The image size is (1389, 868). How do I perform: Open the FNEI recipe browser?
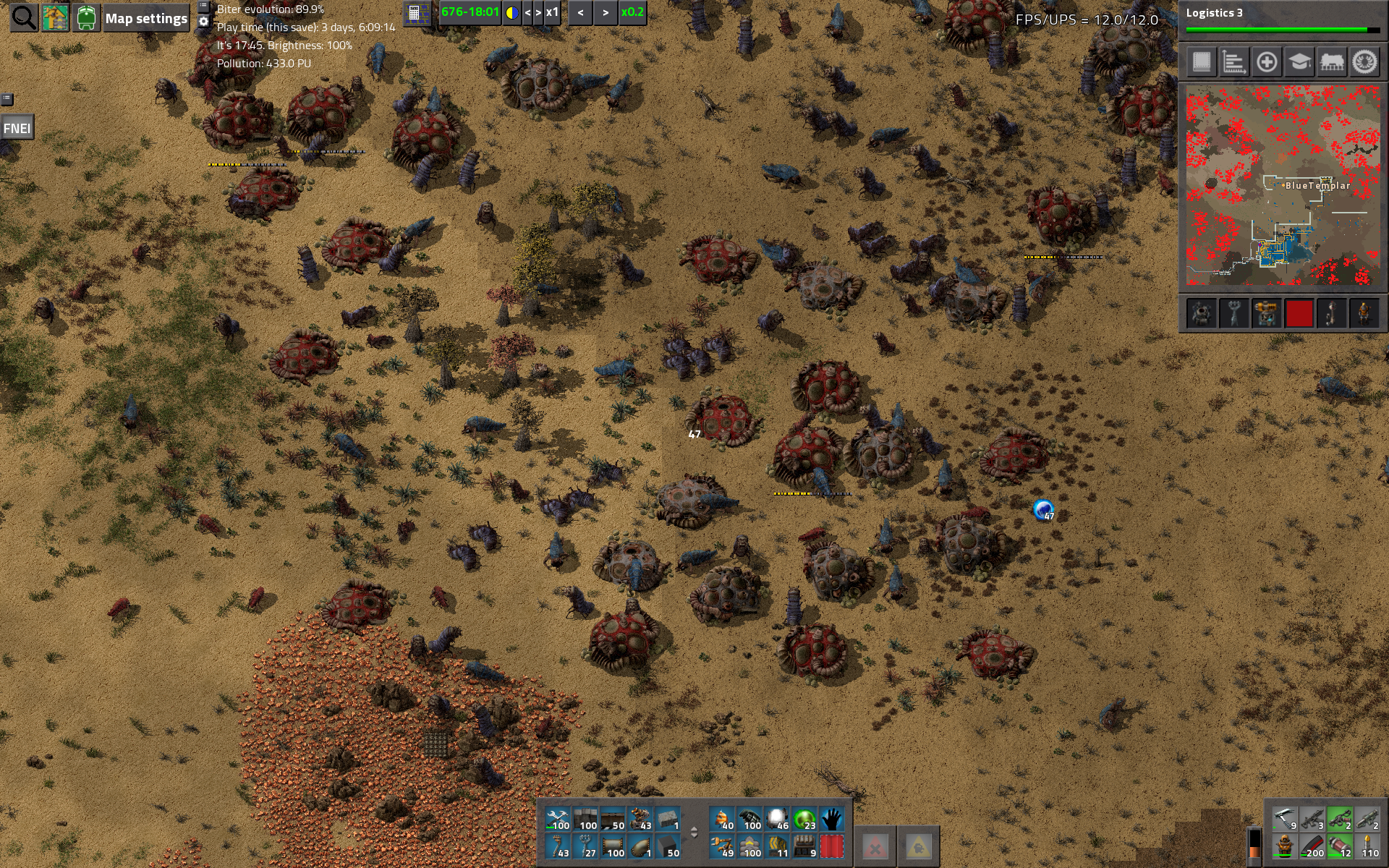pos(17,129)
